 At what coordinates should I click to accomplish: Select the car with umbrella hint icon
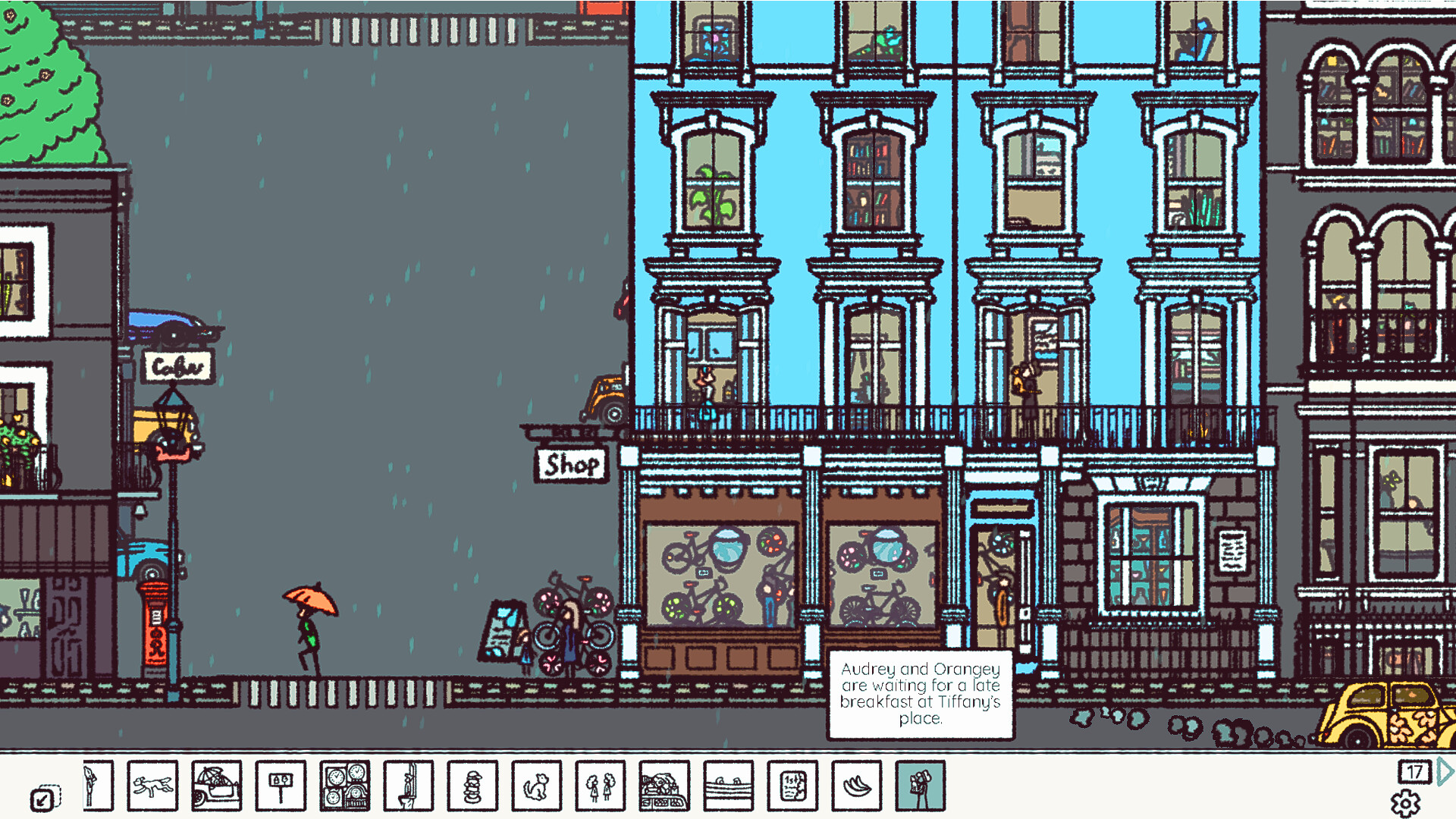click(217, 786)
